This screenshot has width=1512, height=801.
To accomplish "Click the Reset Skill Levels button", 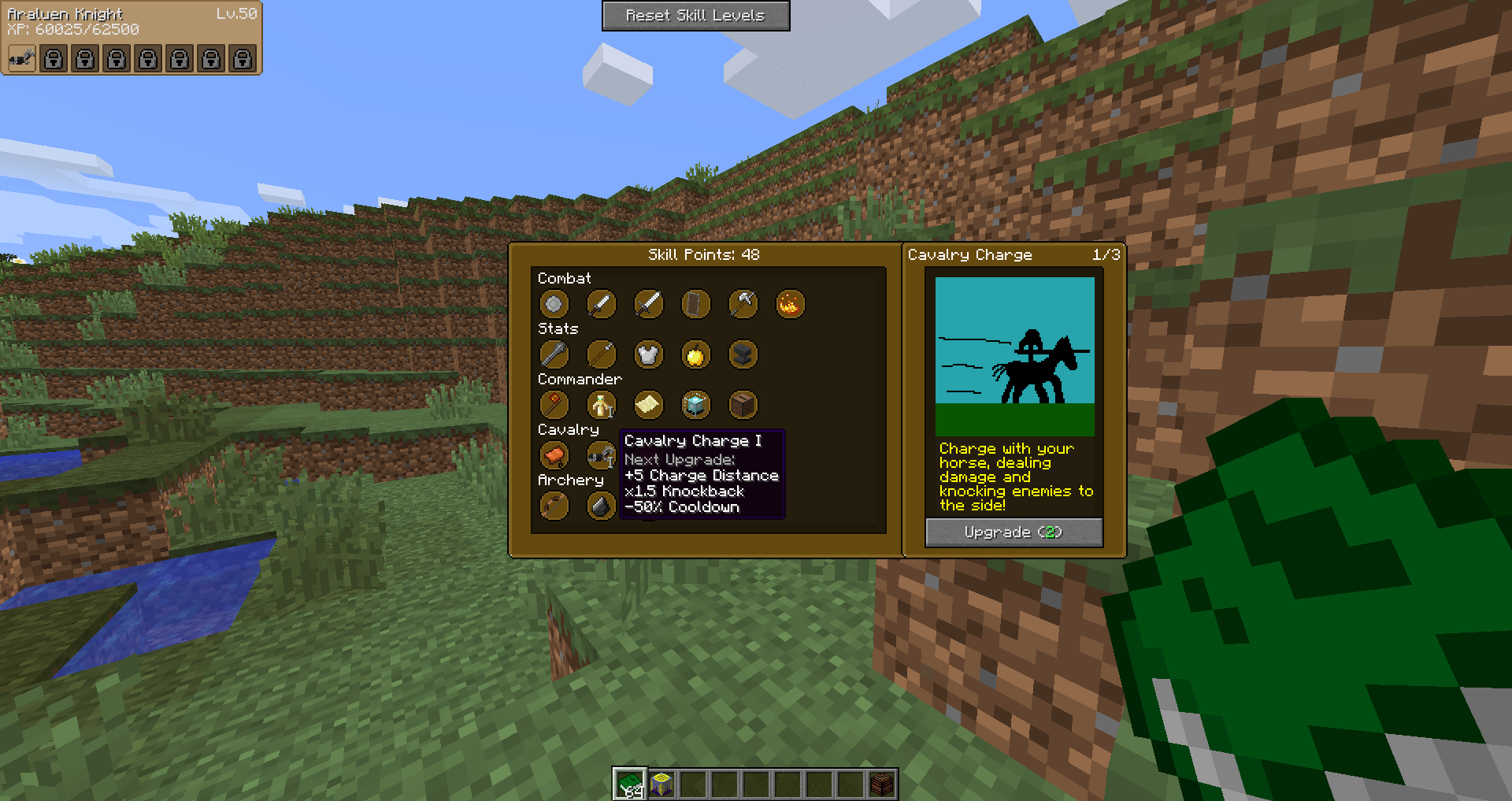I will [x=696, y=15].
